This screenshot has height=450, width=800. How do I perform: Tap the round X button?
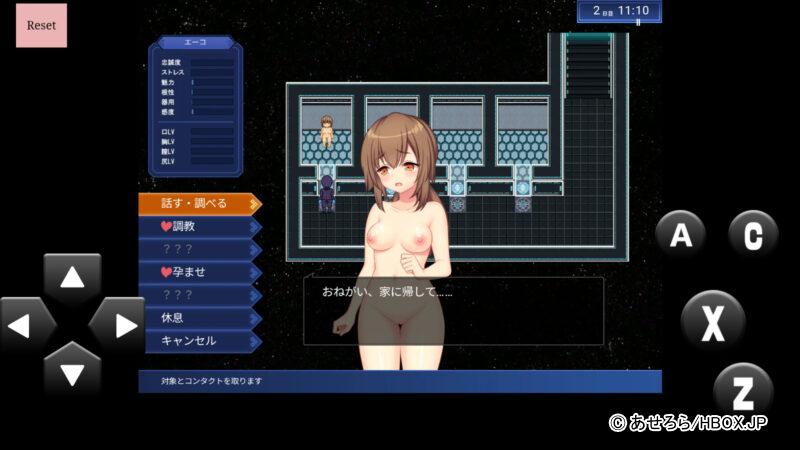[712, 322]
